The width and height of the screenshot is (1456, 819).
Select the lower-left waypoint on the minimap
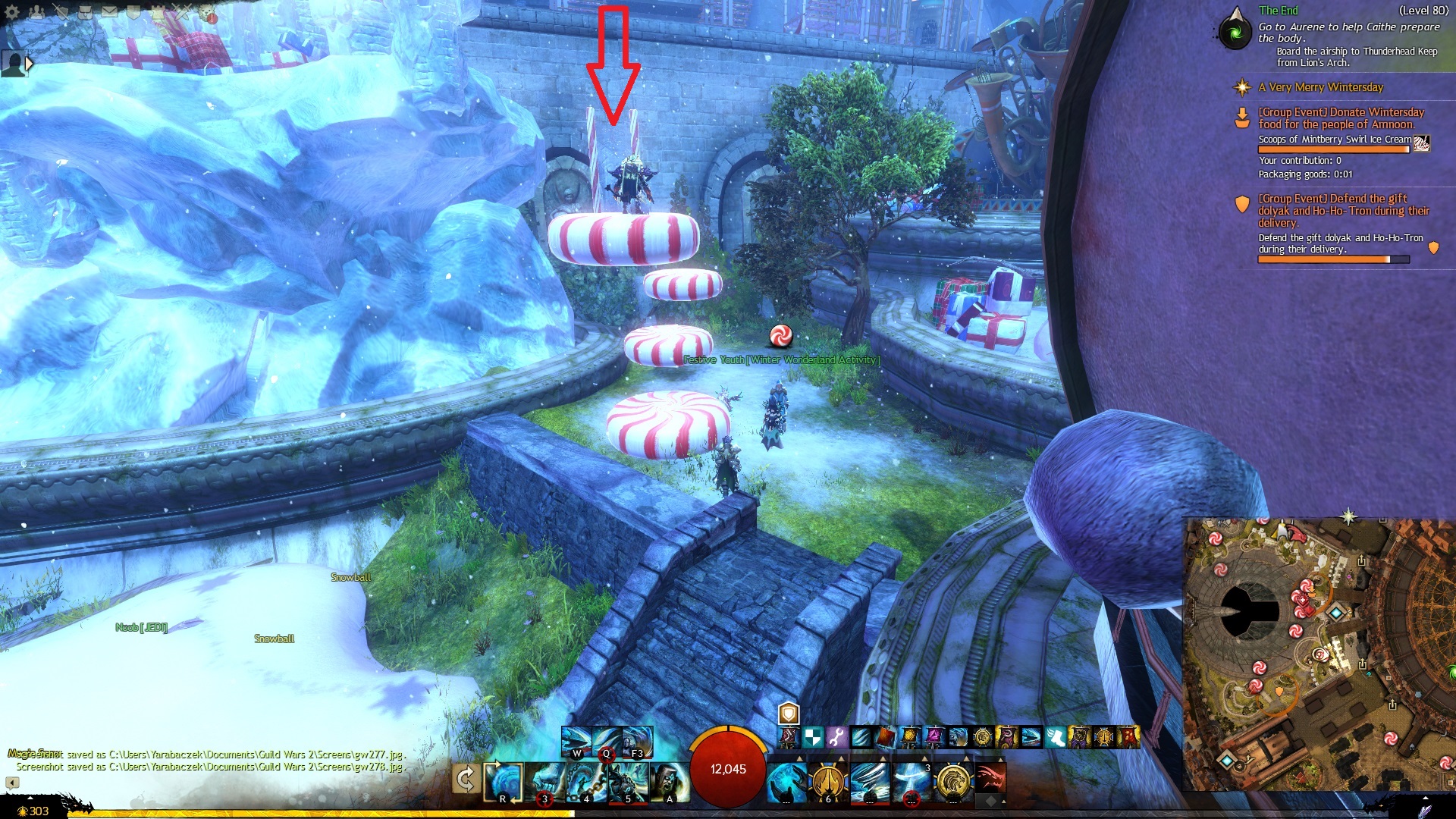(1226, 760)
